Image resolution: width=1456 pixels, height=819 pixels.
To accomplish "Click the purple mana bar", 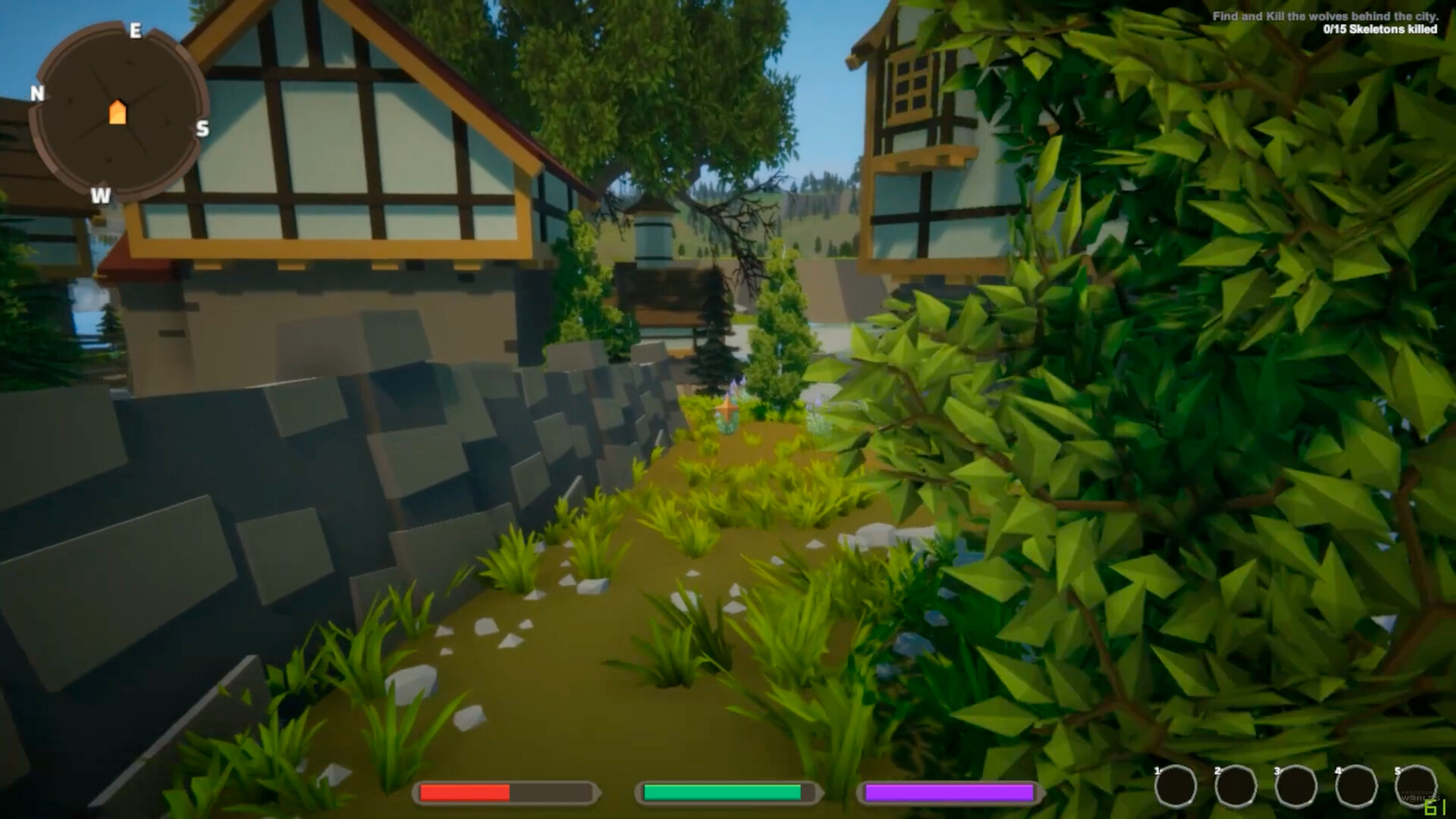I will 949,793.
